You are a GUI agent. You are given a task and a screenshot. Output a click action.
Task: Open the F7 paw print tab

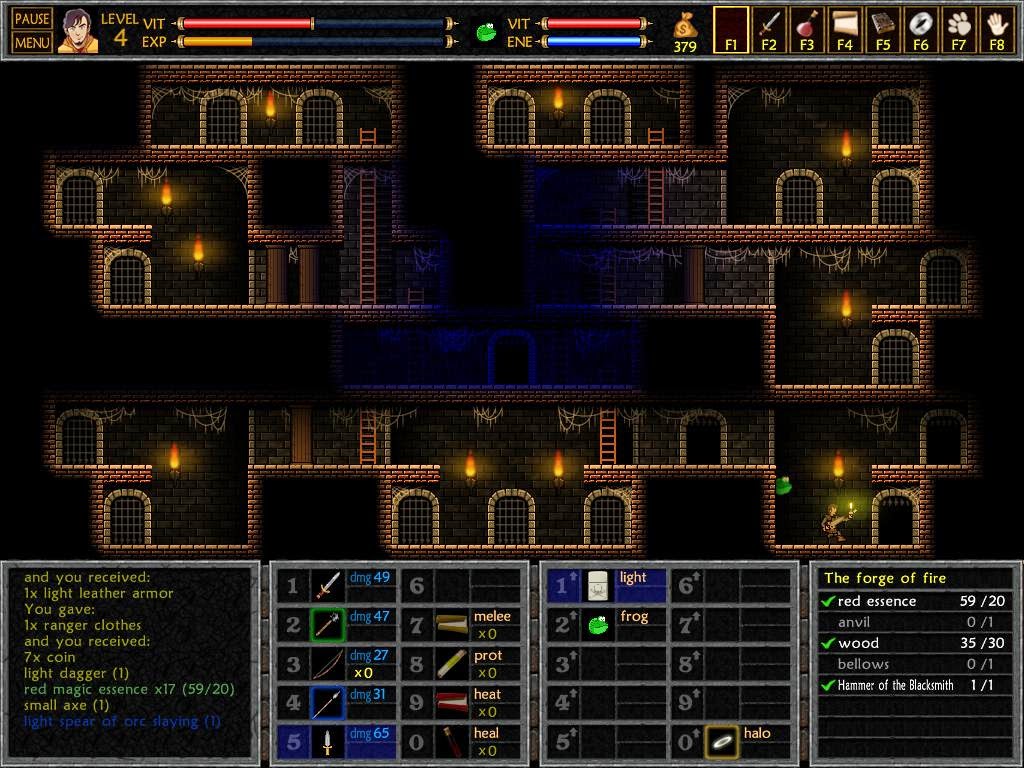click(x=959, y=30)
